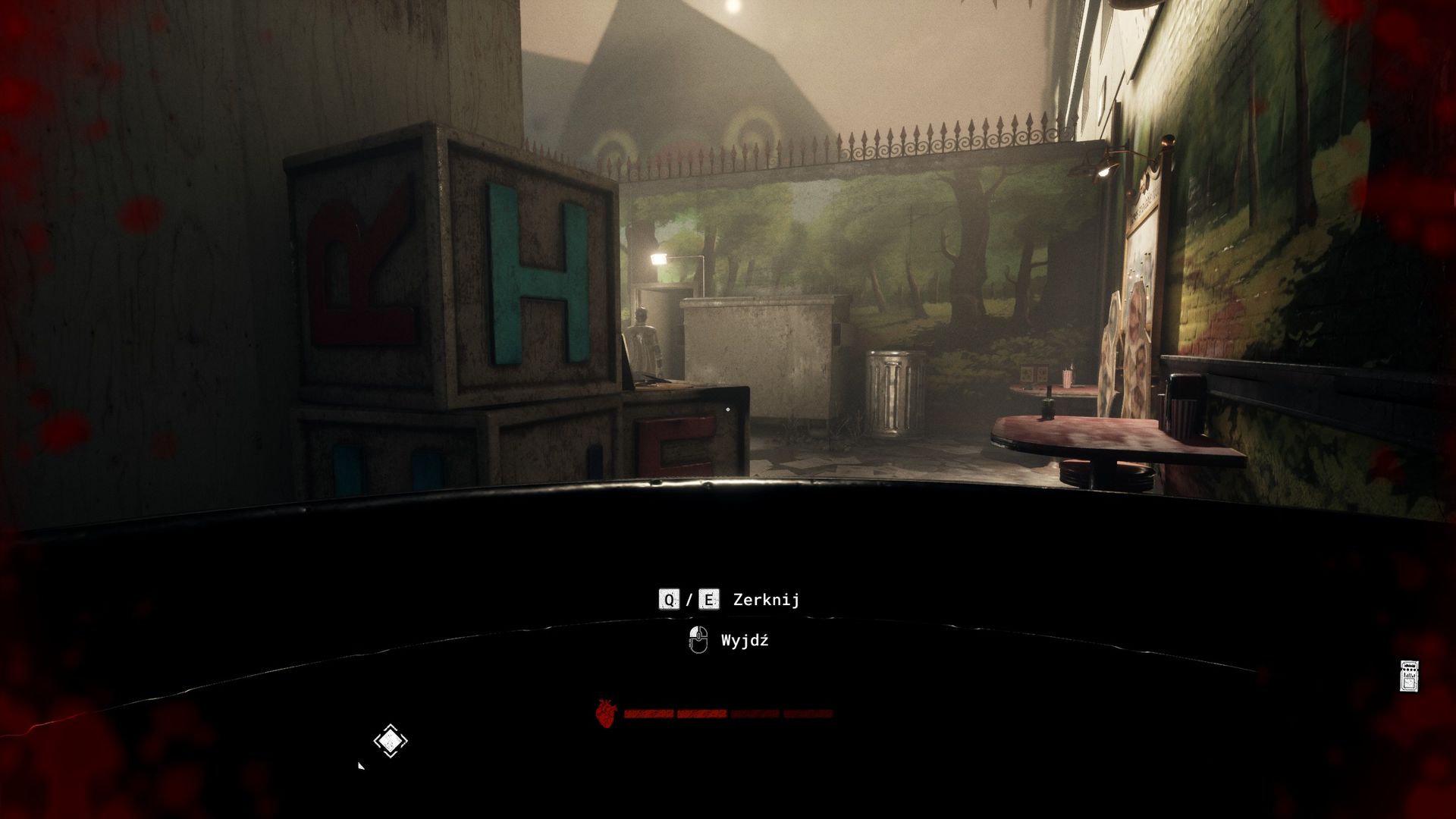Select the rig device icon

pos(1409,676)
